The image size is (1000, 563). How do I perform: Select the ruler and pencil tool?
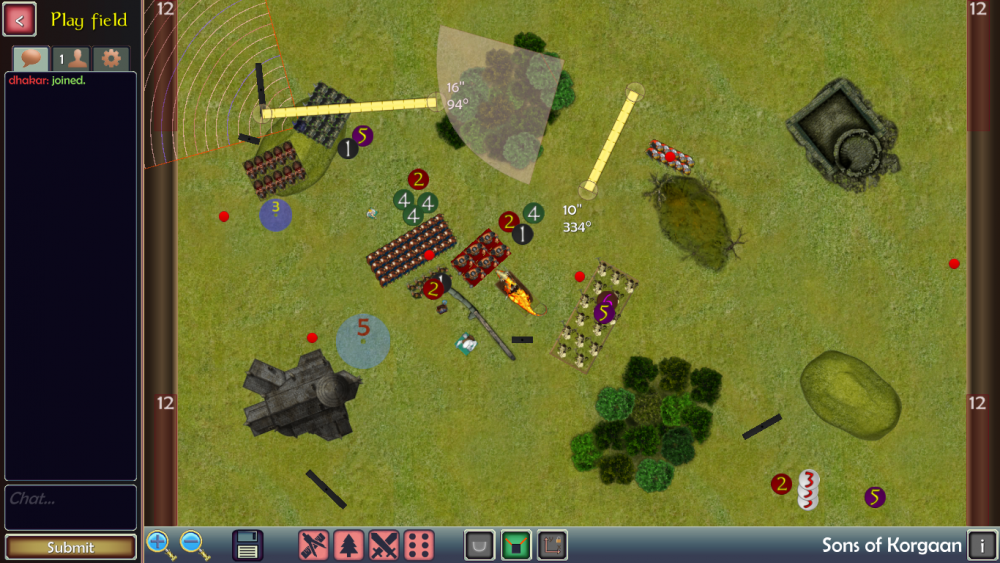tap(314, 545)
